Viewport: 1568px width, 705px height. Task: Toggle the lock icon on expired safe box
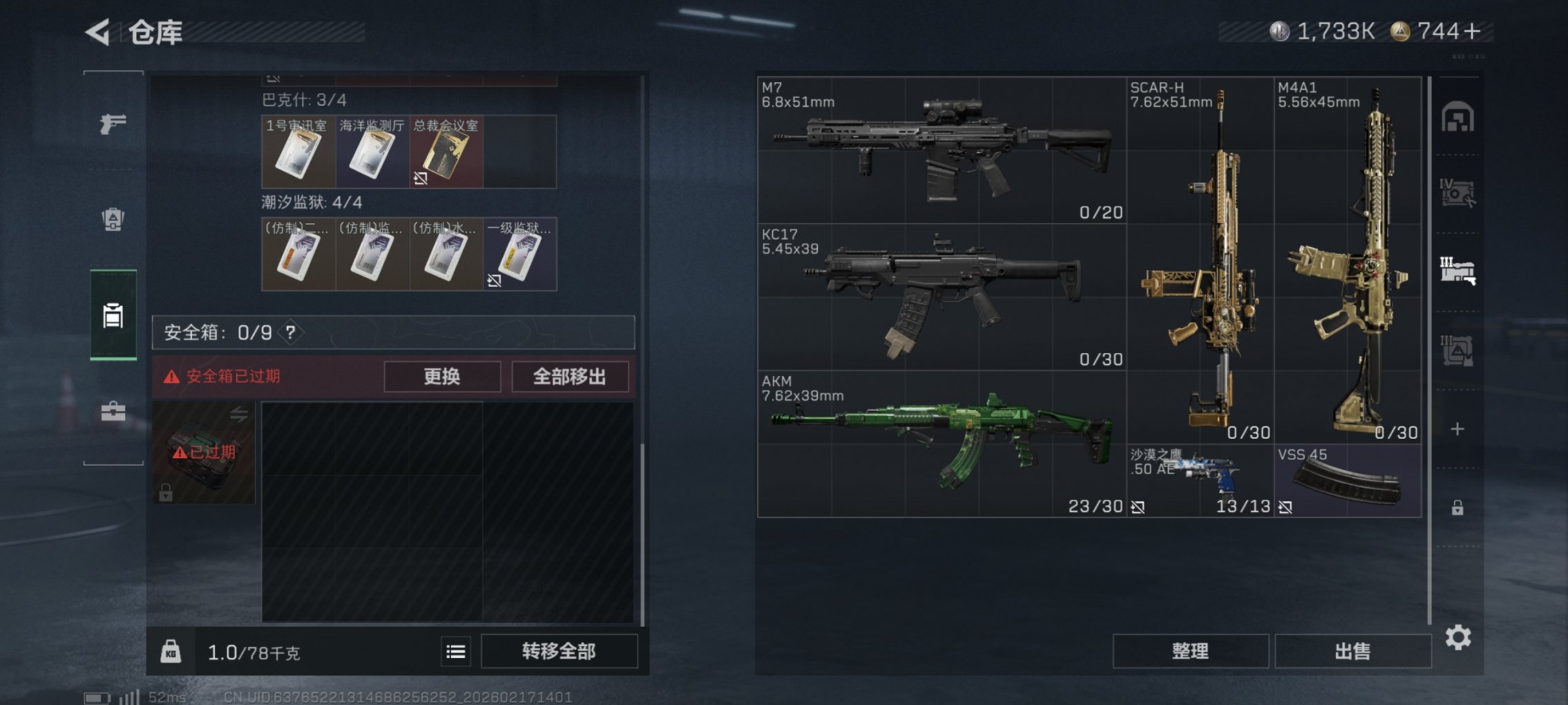click(x=167, y=495)
